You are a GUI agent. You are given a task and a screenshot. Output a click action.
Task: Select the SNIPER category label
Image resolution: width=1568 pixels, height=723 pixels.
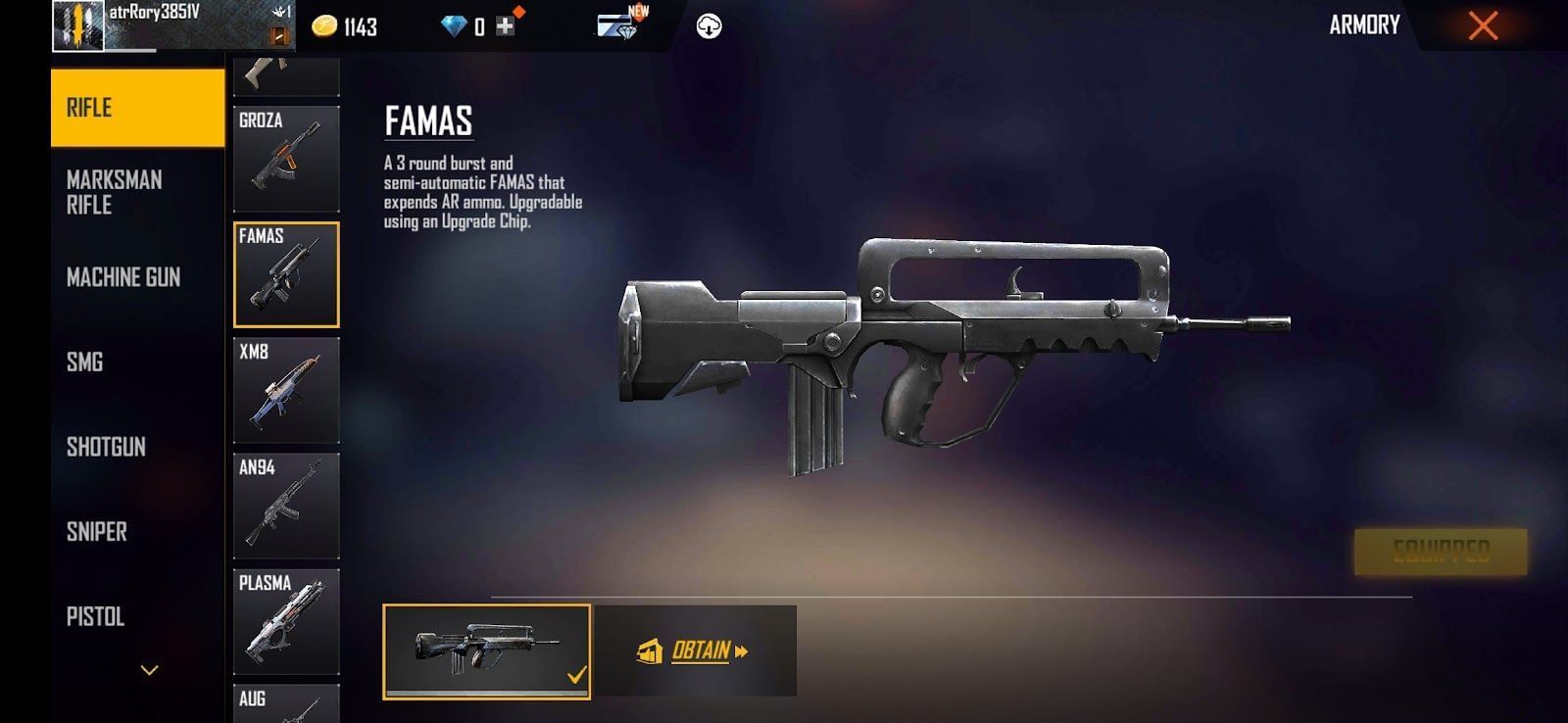[x=96, y=533]
